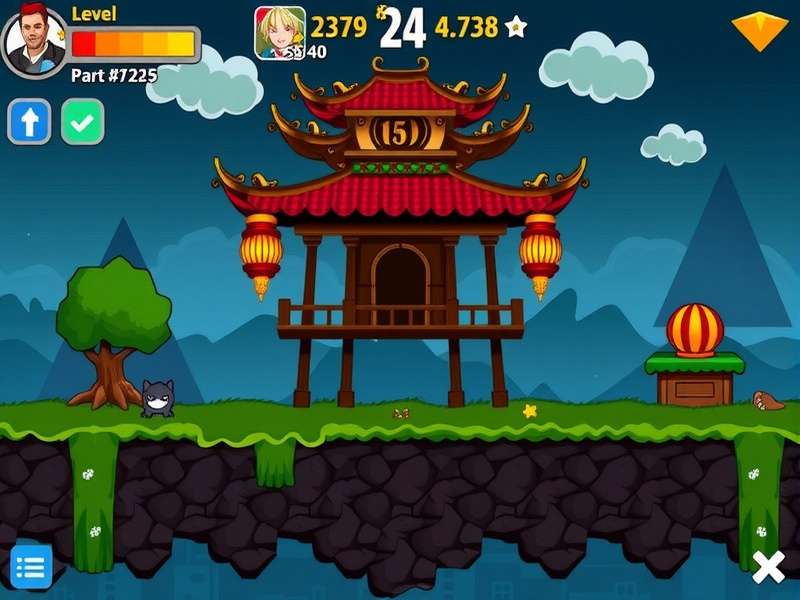Close with the white X button

[x=768, y=568]
